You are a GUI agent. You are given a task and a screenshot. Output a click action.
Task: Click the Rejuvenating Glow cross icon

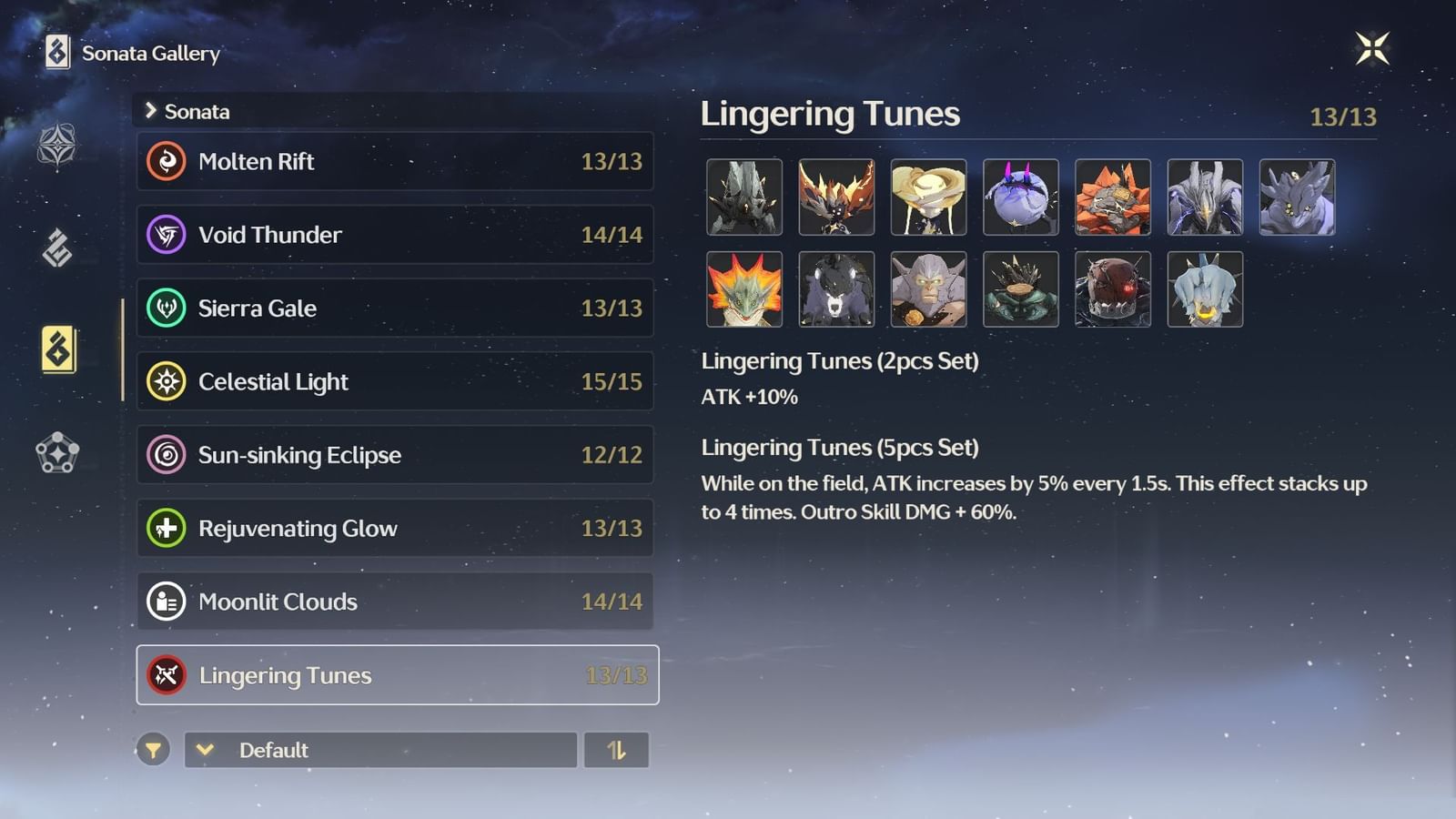click(x=167, y=528)
